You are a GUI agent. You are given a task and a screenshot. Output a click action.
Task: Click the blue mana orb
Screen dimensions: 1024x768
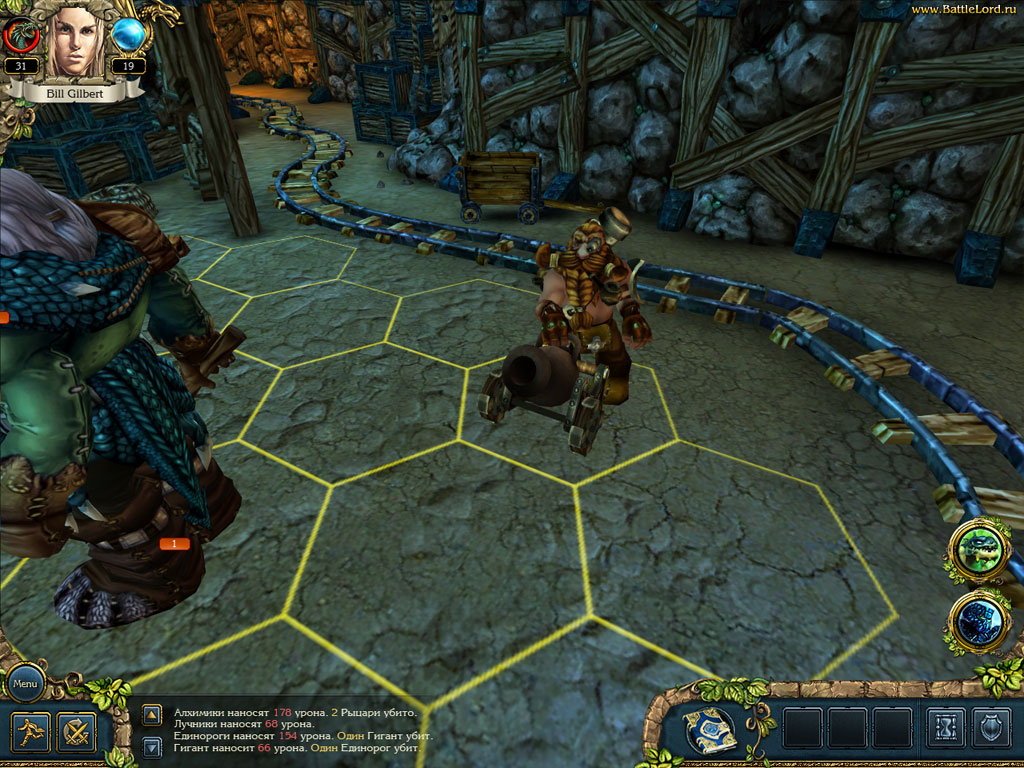pos(128,36)
